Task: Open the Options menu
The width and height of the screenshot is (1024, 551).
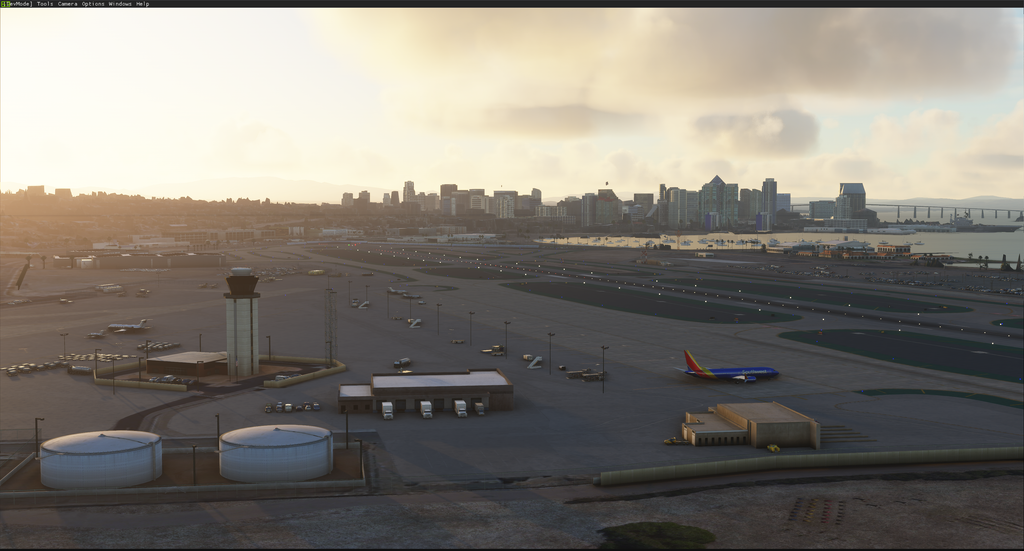Action: pos(93,4)
